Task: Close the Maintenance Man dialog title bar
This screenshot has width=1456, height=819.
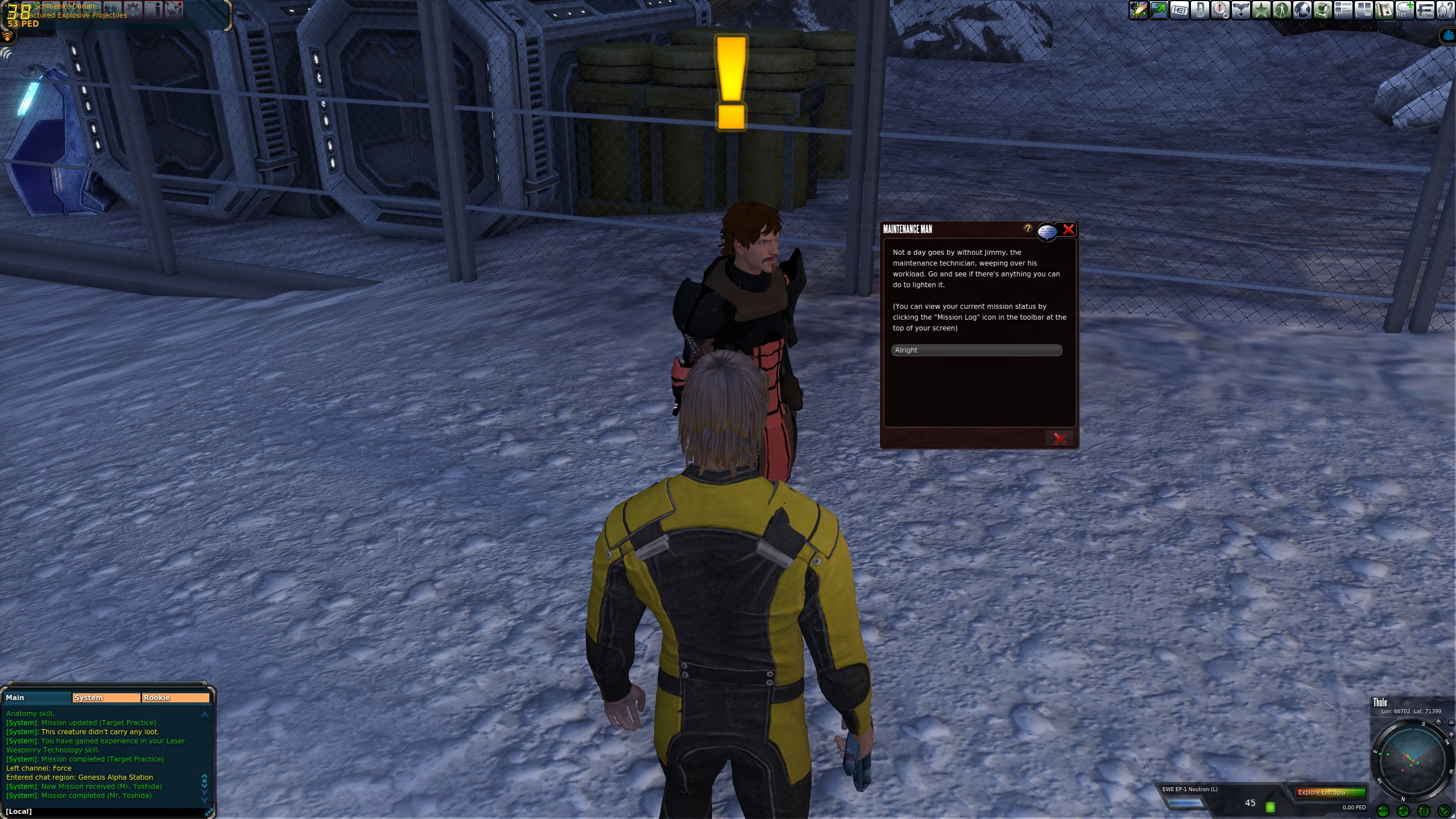Action: (x=1069, y=230)
